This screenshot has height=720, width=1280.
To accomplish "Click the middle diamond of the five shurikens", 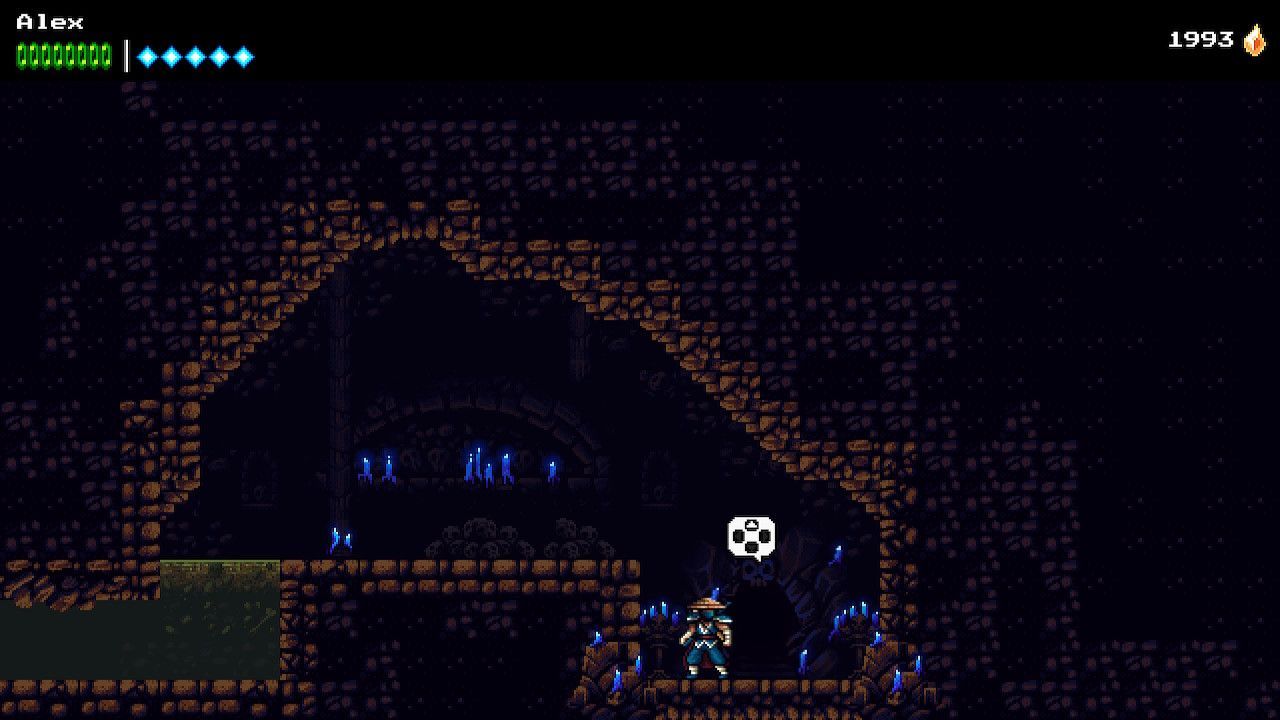I will 195,55.
